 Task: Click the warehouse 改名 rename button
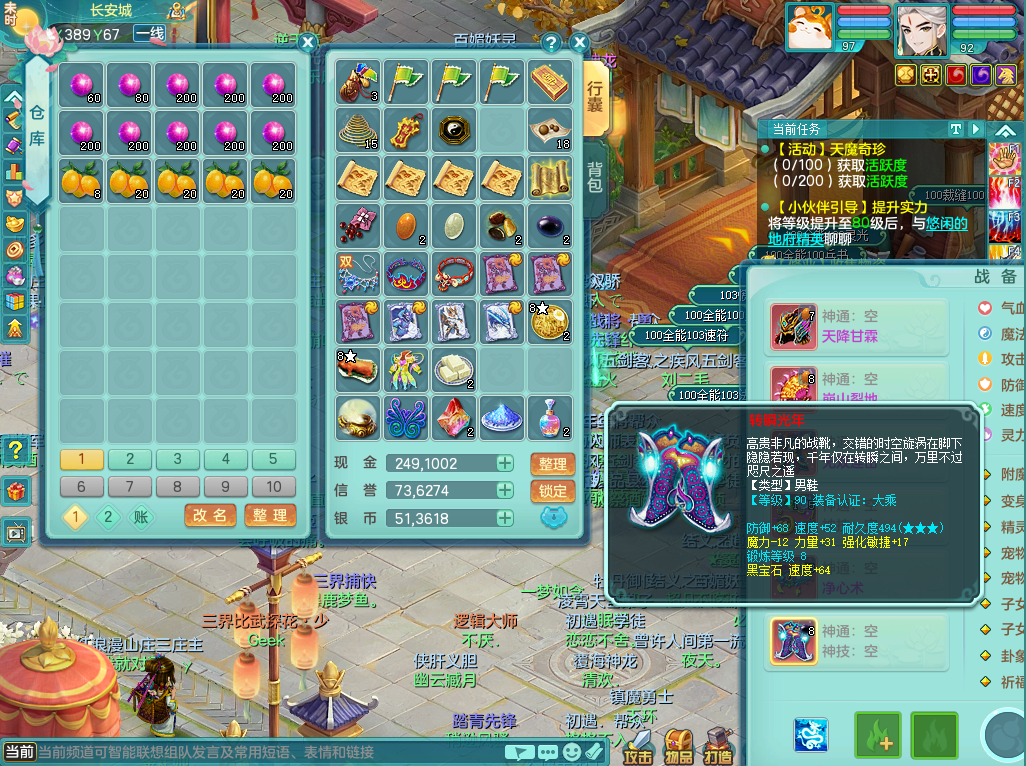pos(210,515)
